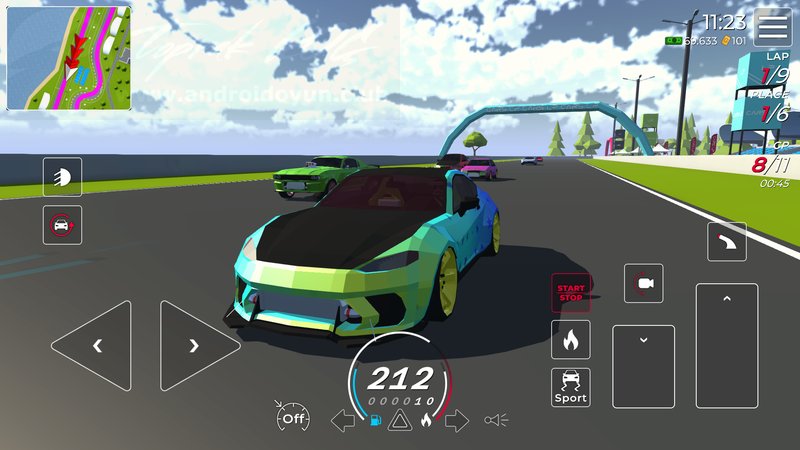Activate the left turn signal arrow
This screenshot has width=800, height=450.
tap(343, 420)
